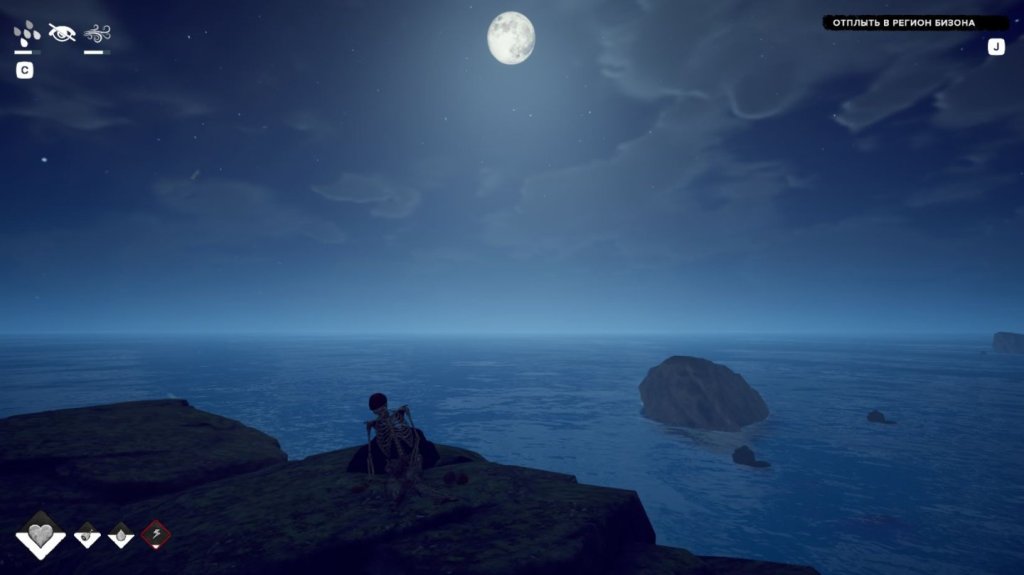The height and width of the screenshot is (575, 1024).
Task: Click the wind swirl icon
Action: 97,33
